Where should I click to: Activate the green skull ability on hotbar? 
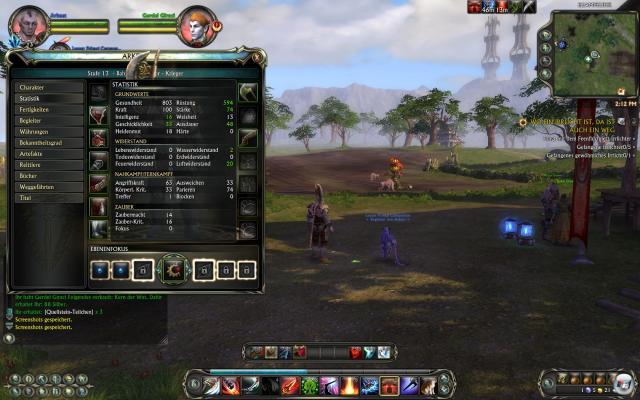pos(312,385)
